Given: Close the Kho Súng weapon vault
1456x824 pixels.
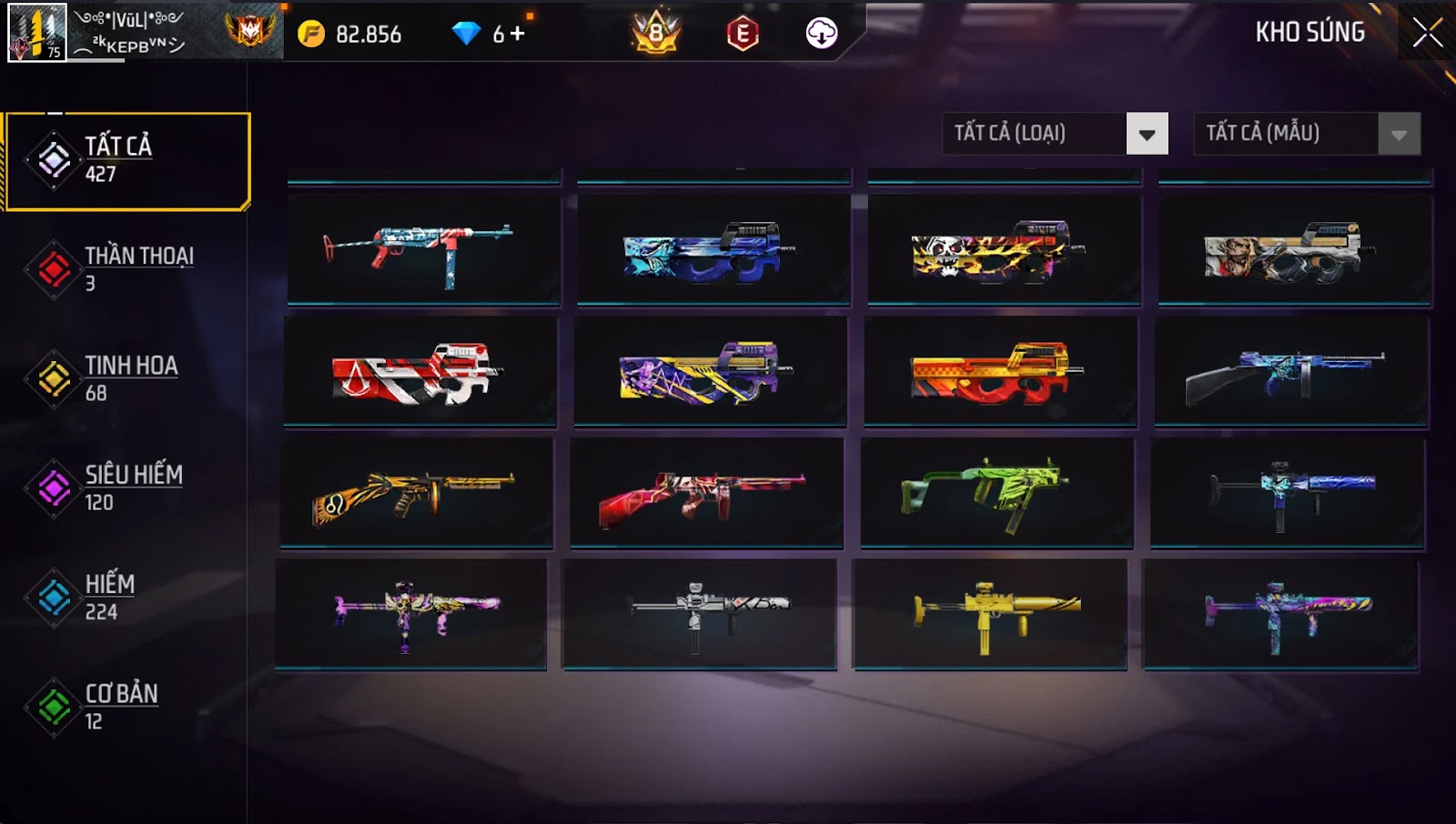Looking at the screenshot, I should [1427, 33].
